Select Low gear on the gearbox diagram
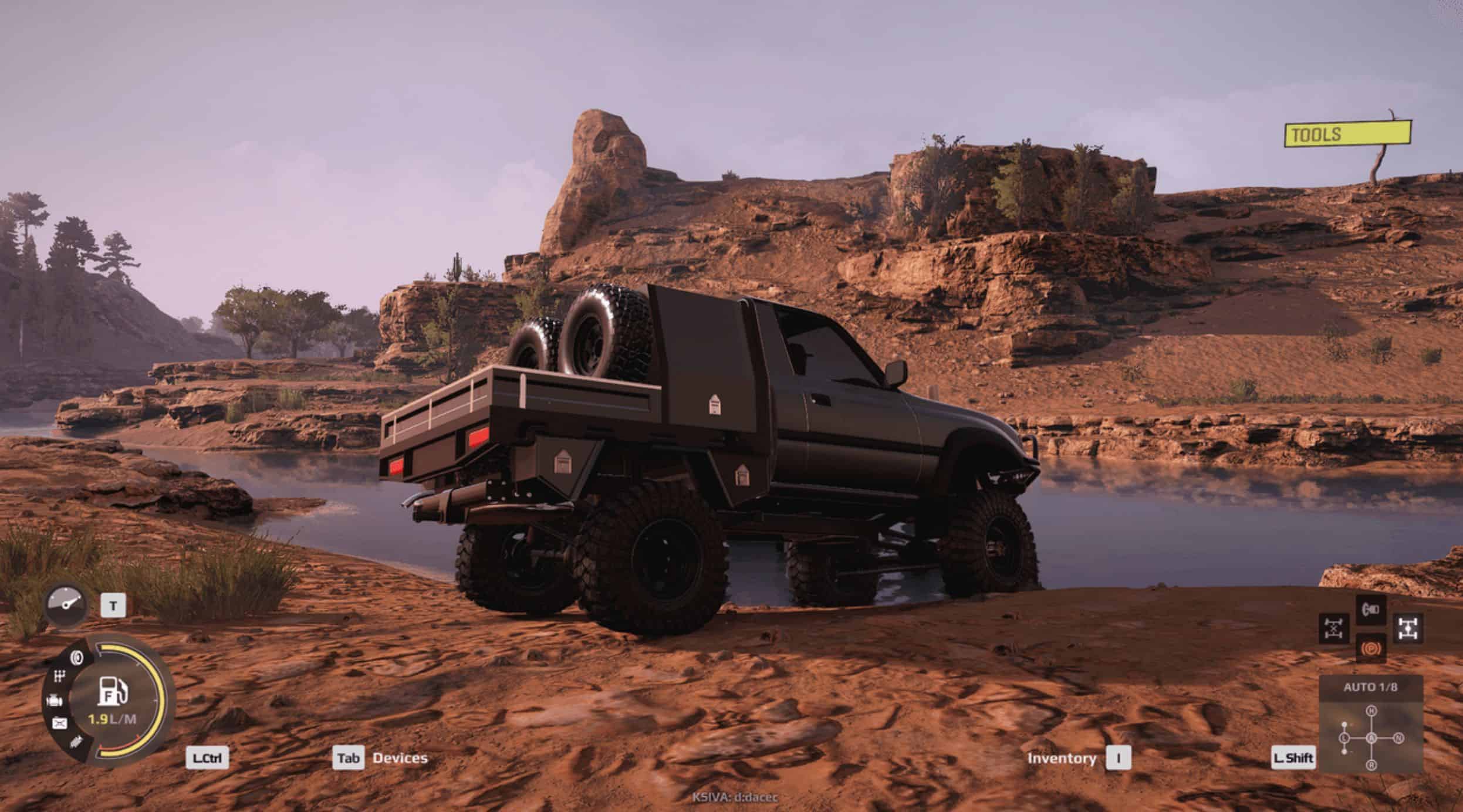This screenshot has width=1463, height=812. (1345, 738)
